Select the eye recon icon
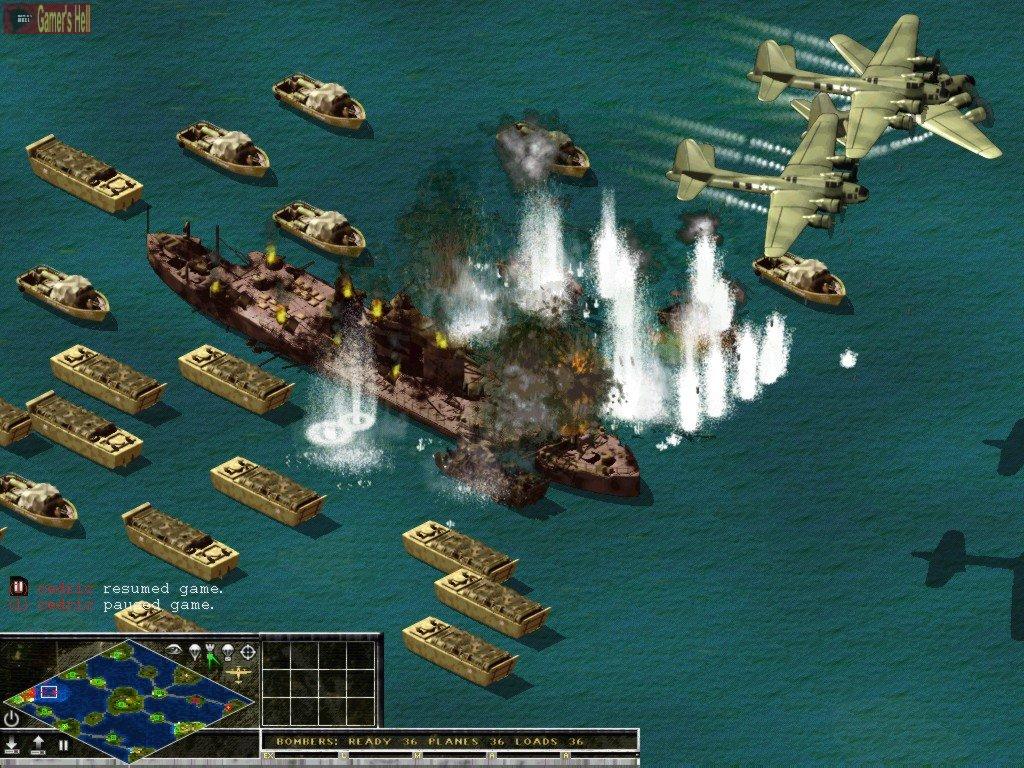This screenshot has width=1024, height=768. pos(176,650)
